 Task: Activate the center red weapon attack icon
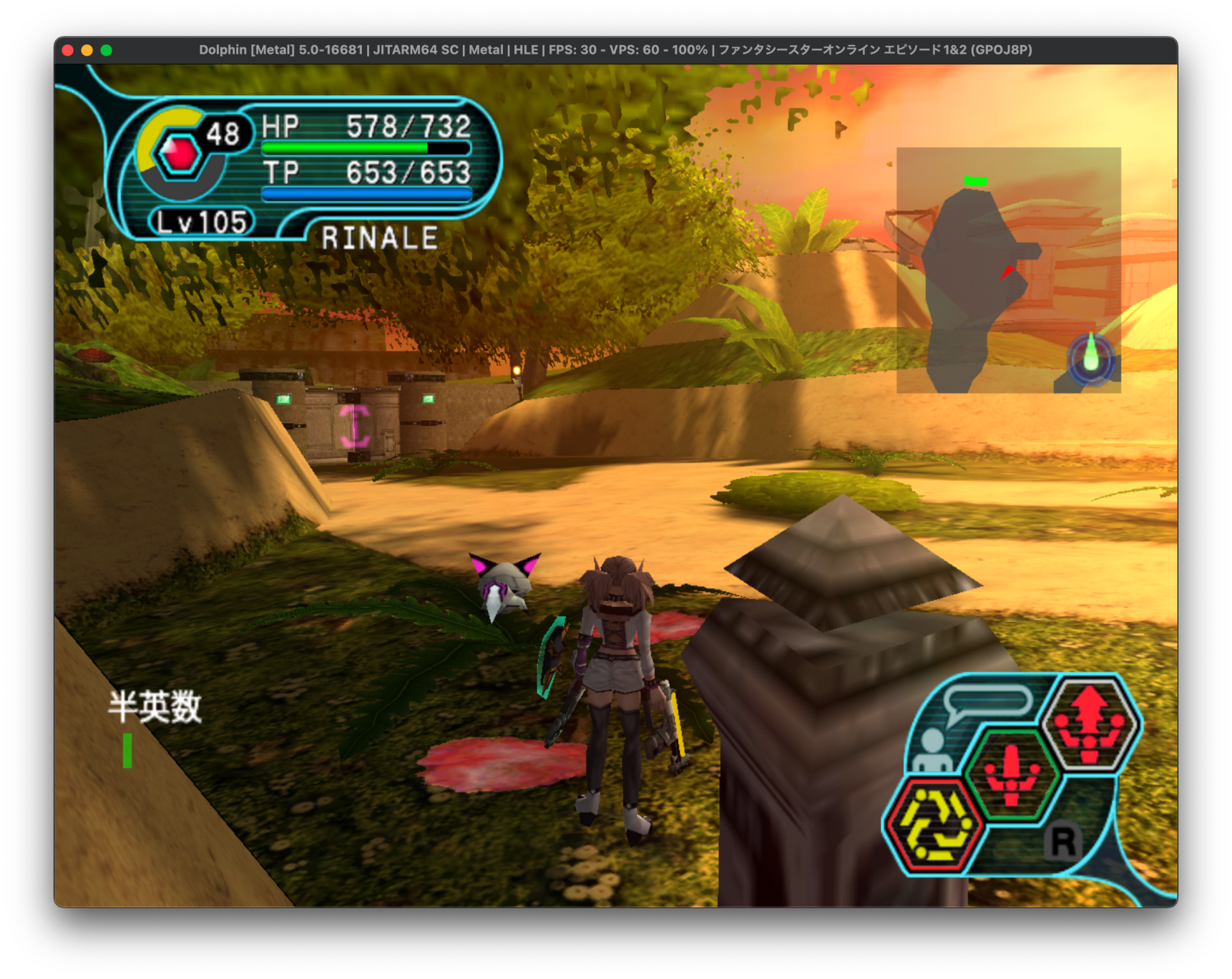(x=1011, y=774)
